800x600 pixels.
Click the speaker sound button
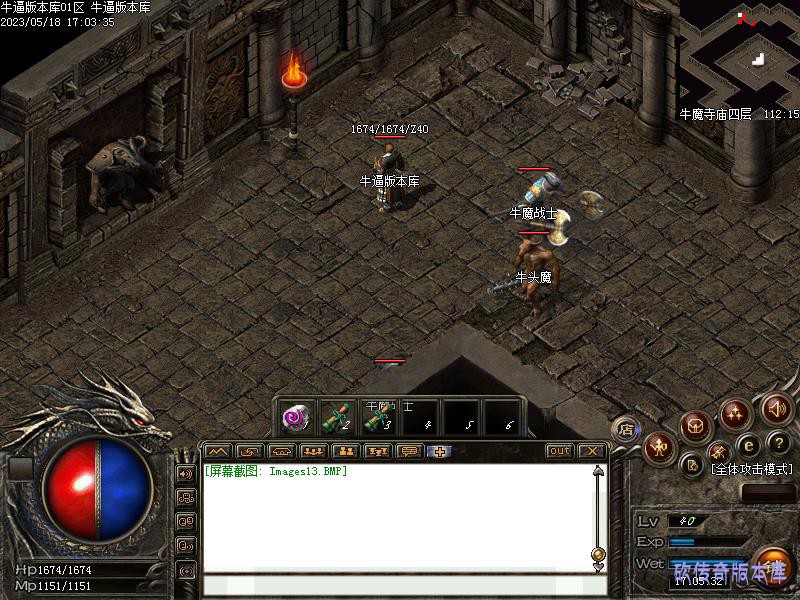pos(776,408)
